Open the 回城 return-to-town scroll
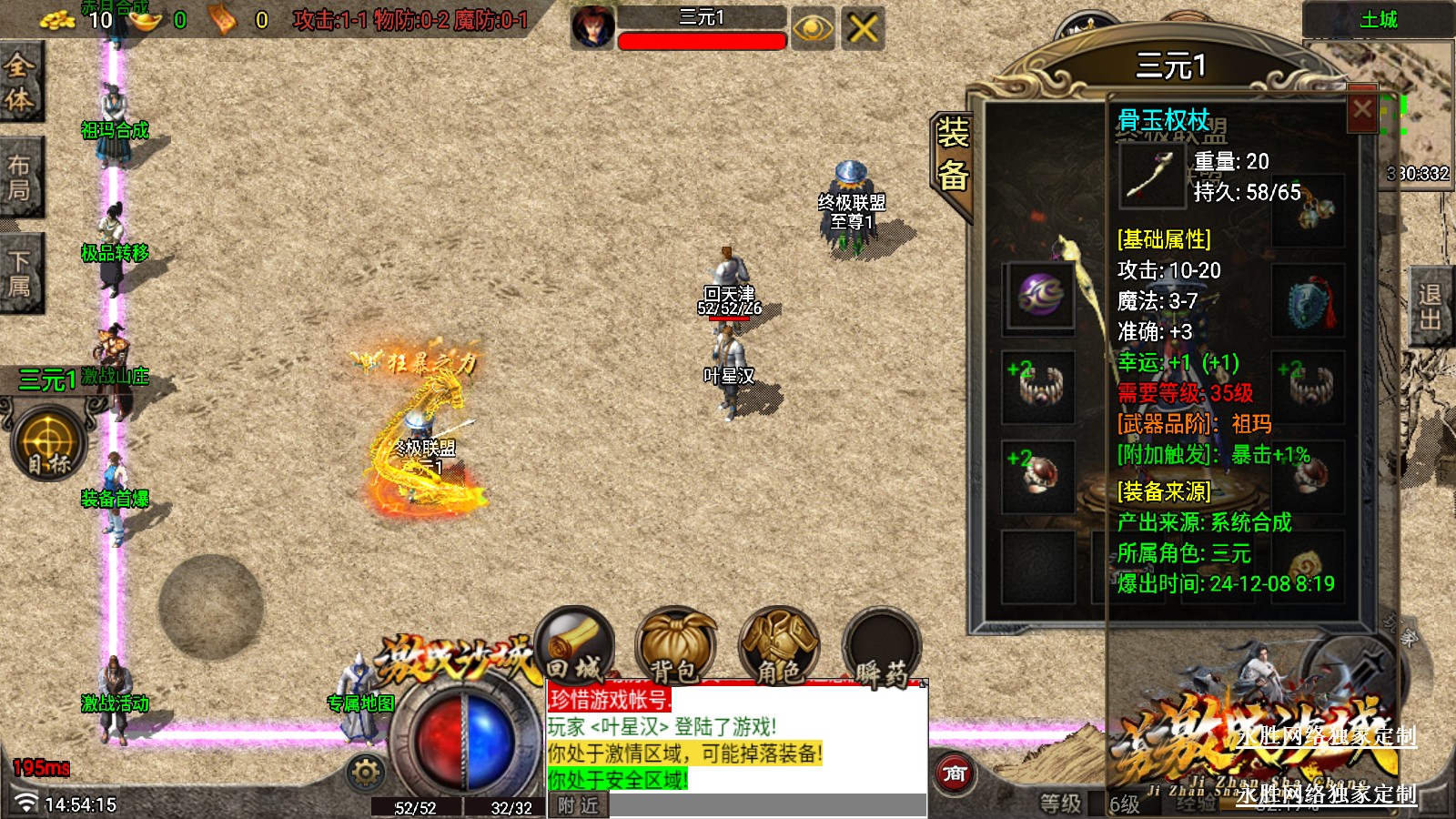The width and height of the screenshot is (1456, 819). tap(575, 644)
